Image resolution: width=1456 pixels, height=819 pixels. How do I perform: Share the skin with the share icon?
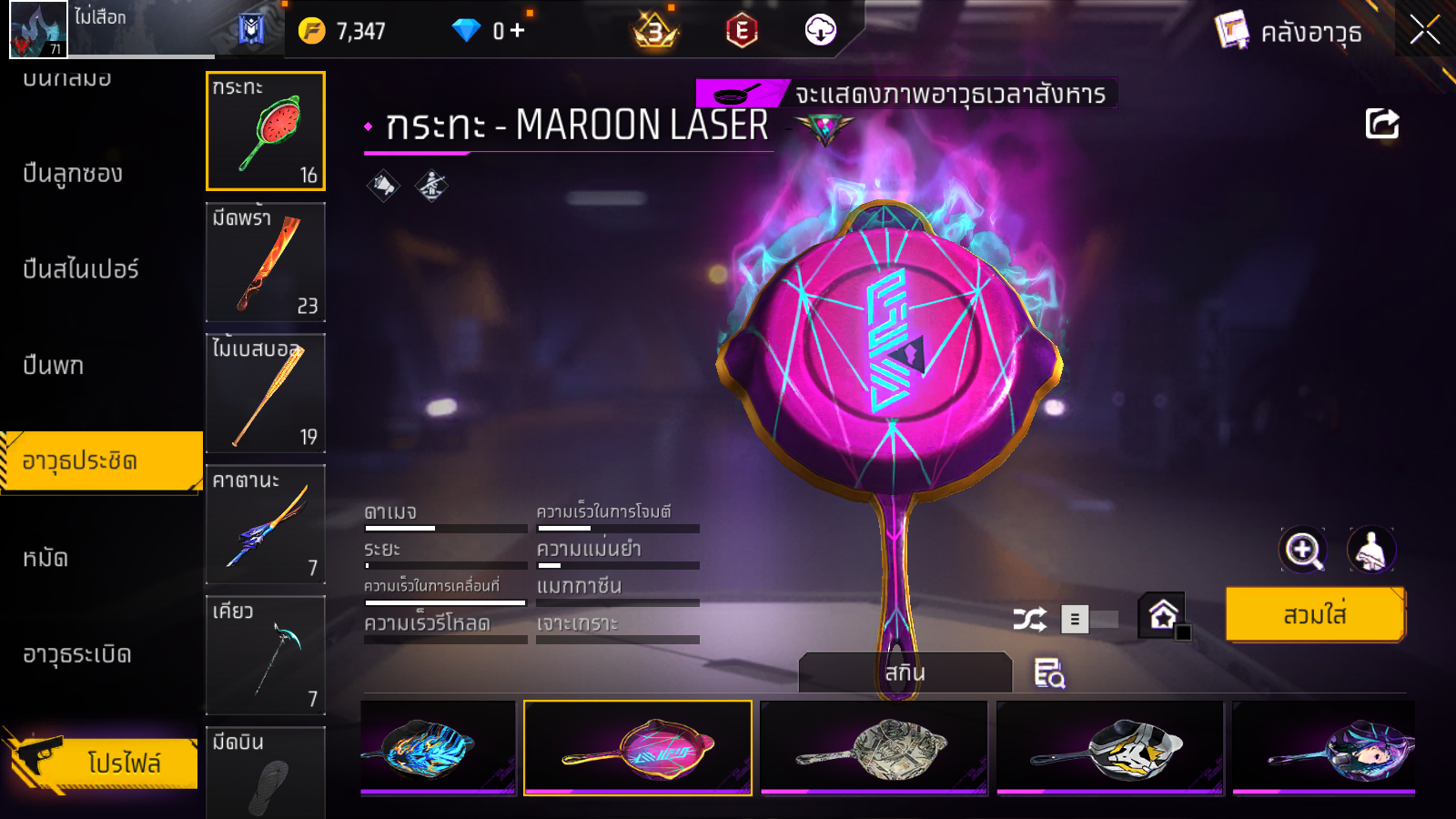point(1381,124)
